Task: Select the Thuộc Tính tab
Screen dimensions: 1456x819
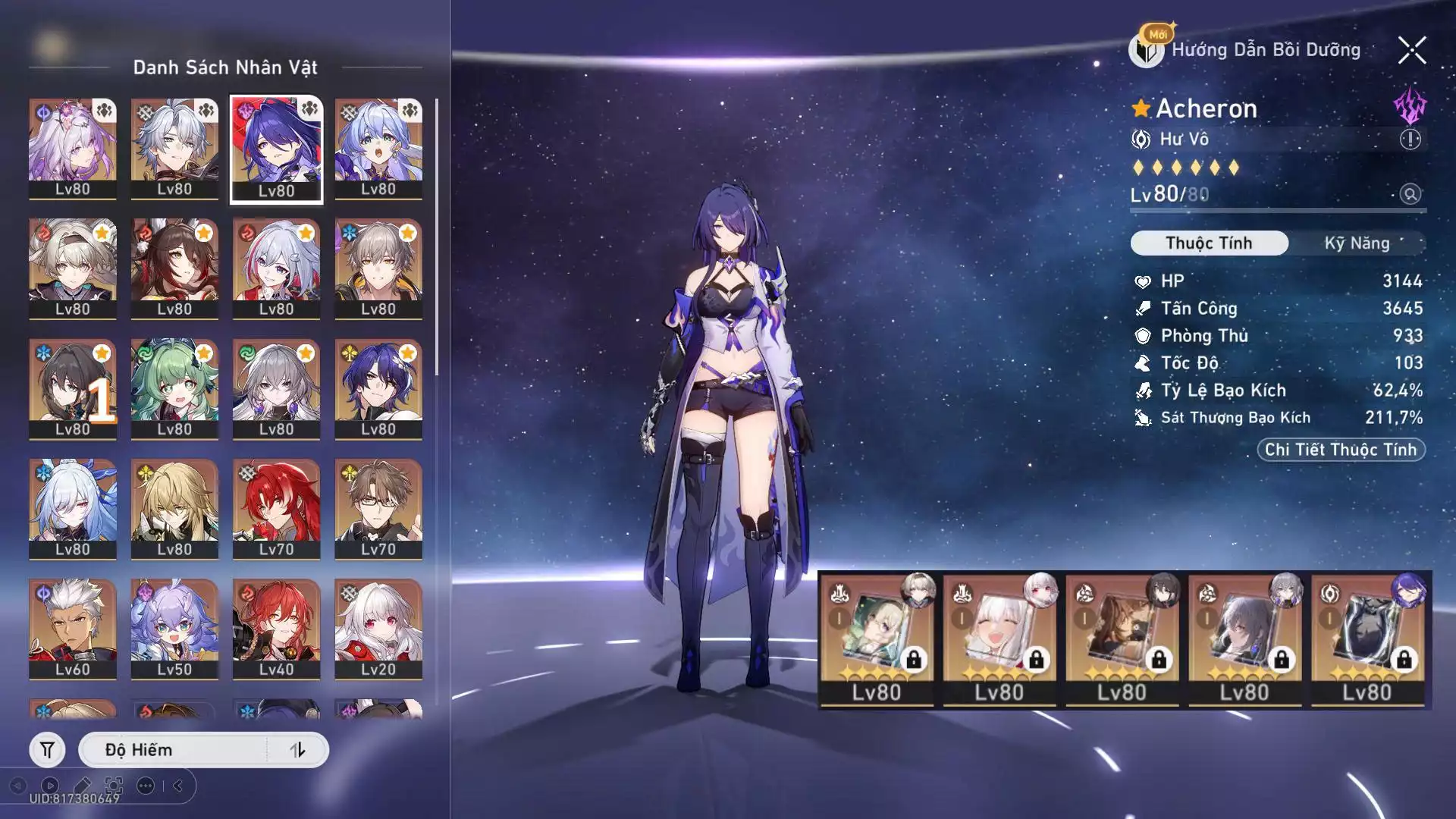Action: coord(1209,243)
